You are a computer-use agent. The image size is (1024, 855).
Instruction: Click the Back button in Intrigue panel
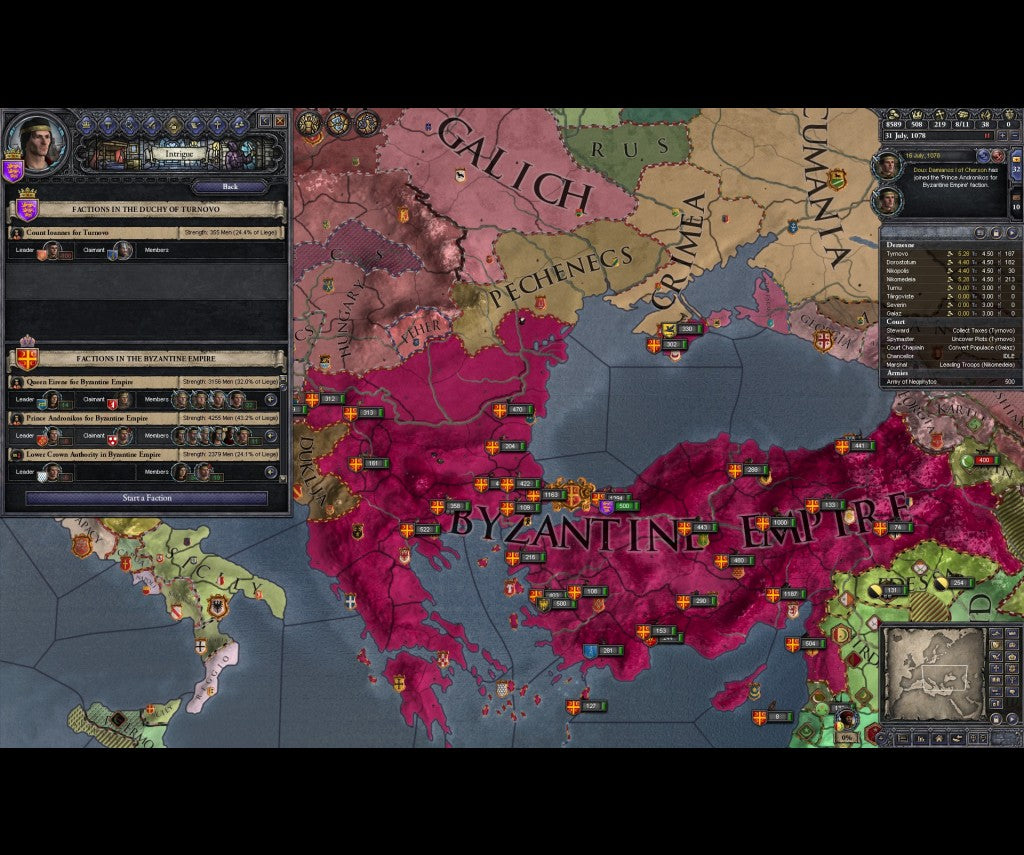click(x=230, y=187)
